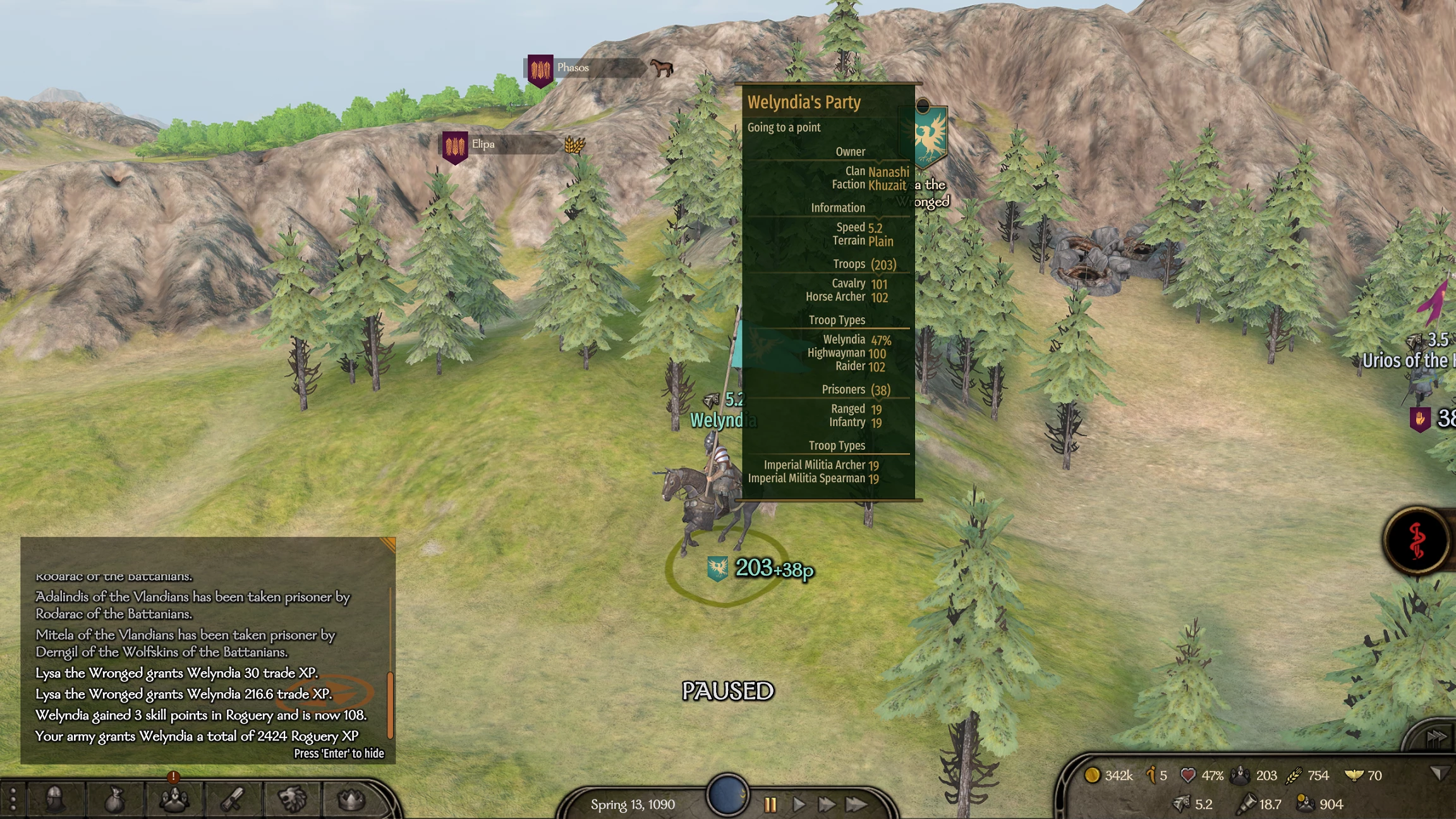Open the party screen troops icon
The width and height of the screenshot is (1456, 819).
point(173,800)
